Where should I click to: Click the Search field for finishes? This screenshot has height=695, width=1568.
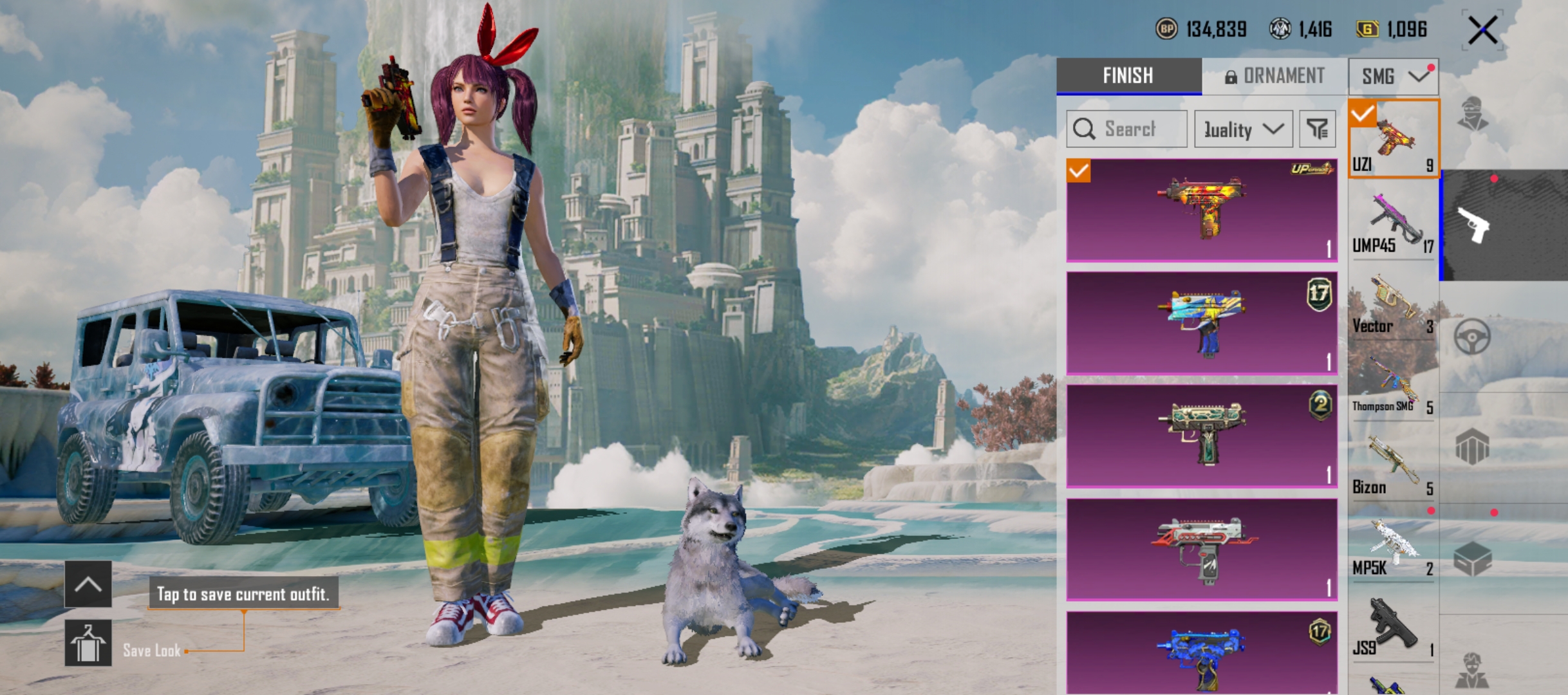[x=1127, y=129]
